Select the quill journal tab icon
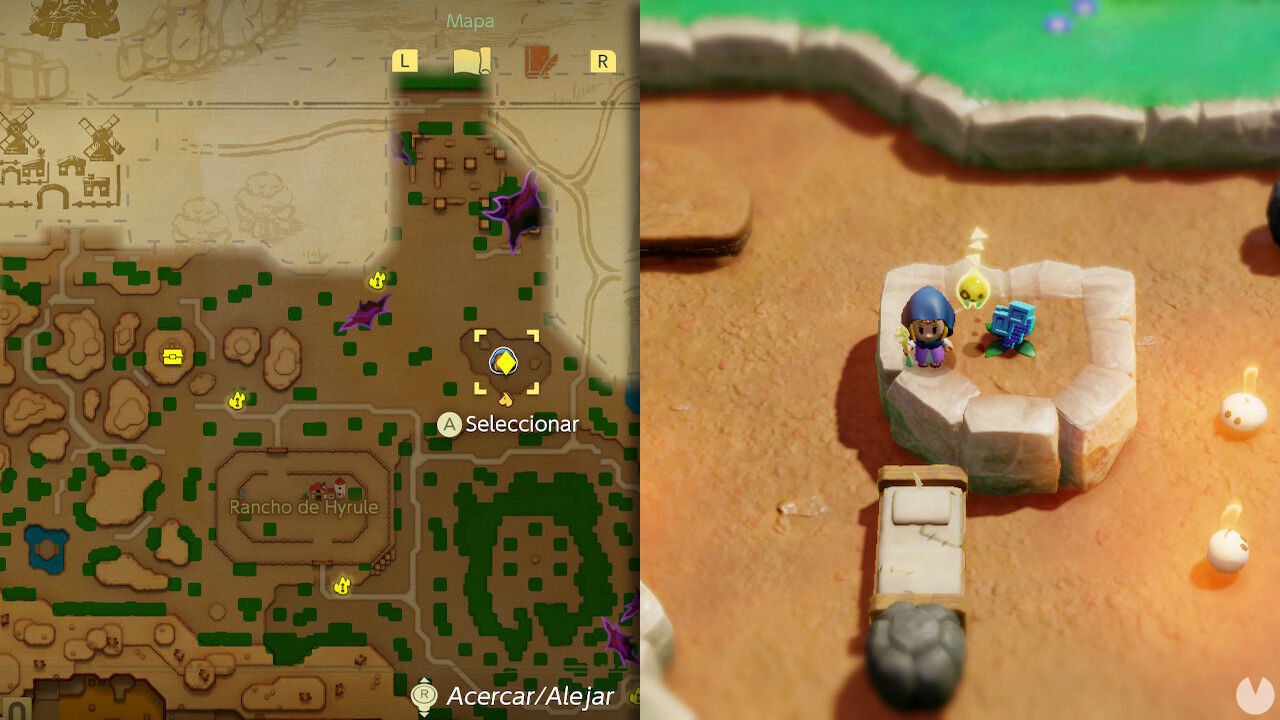1280x720 pixels. coord(538,60)
